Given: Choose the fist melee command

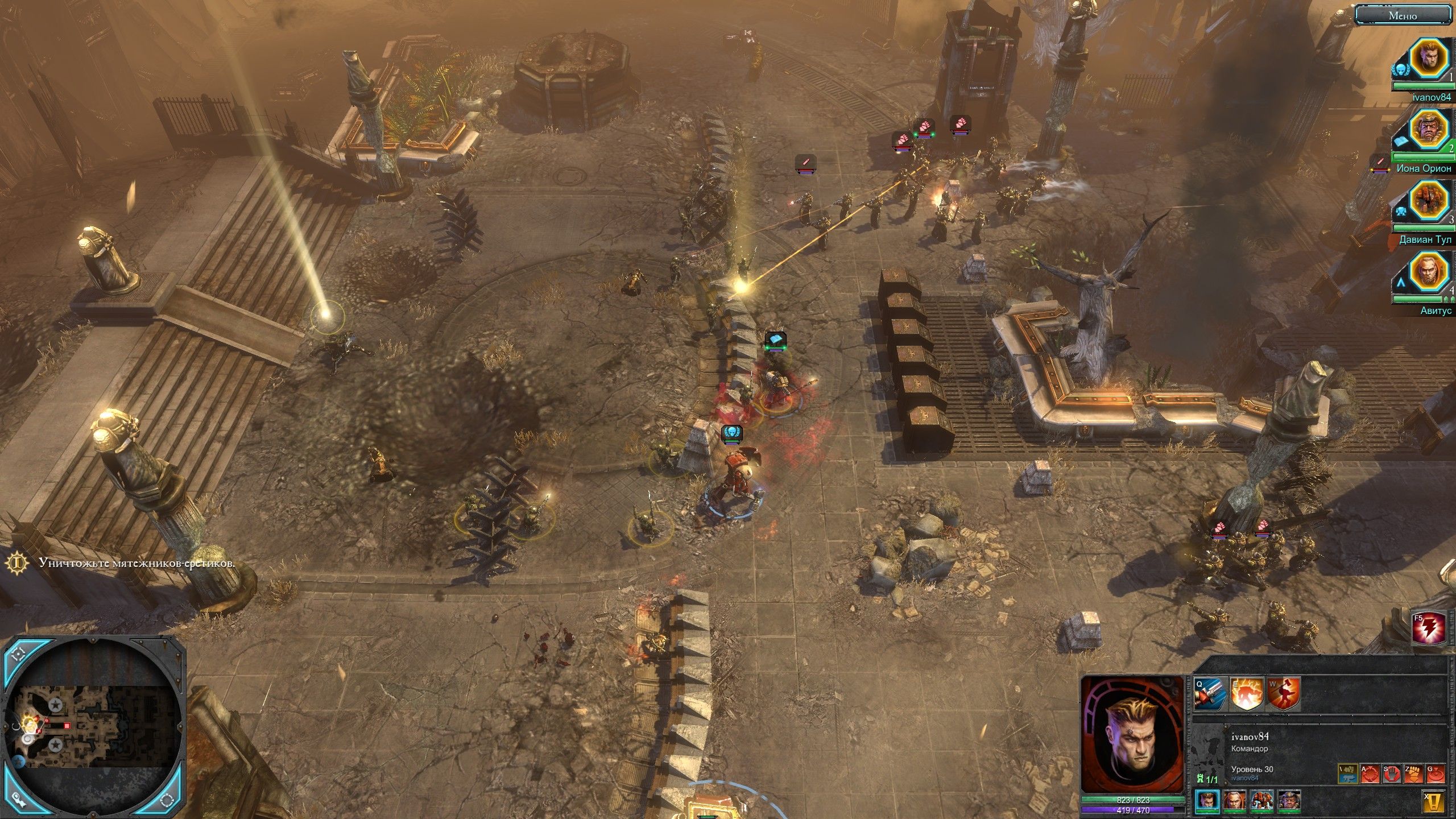Looking at the screenshot, I should tap(1414, 773).
